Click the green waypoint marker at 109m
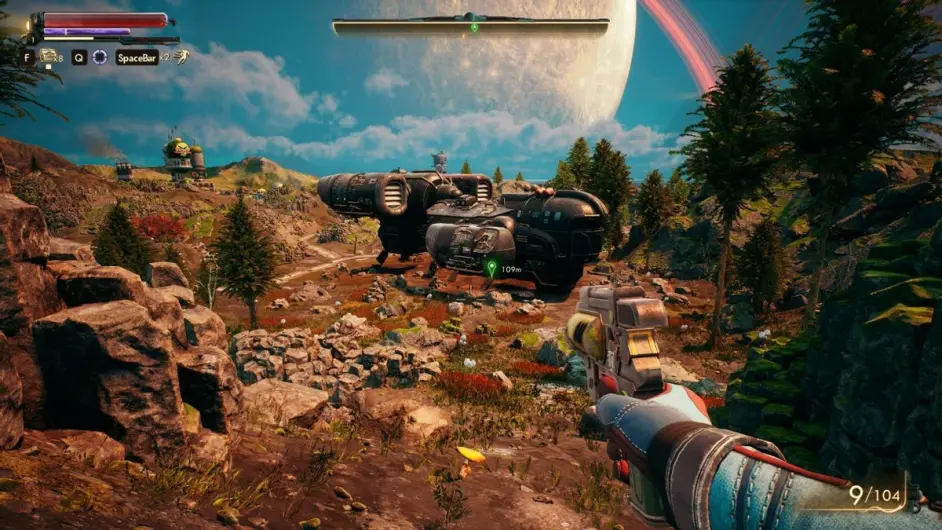 coord(491,268)
